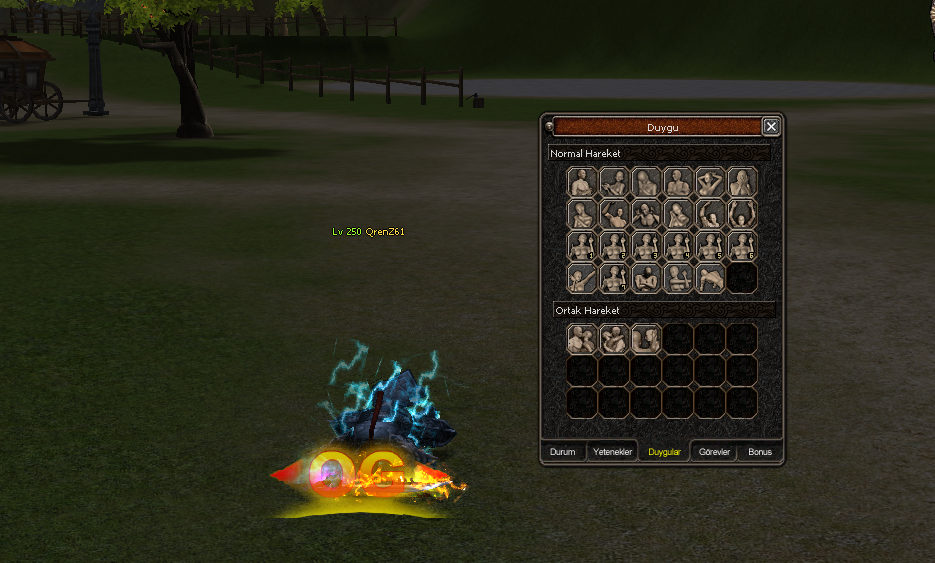Activate the both-arms-raised cheer emote
Image resolution: width=935 pixels, height=563 pixels.
[x=742, y=215]
